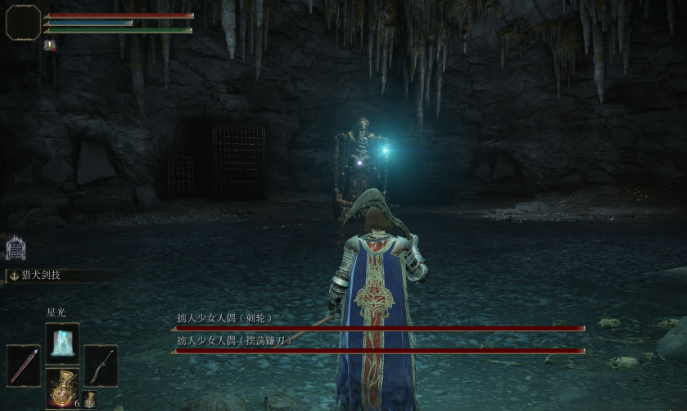Select the right-hand curved sword slot
This screenshot has height=411, width=687.
(x=101, y=365)
